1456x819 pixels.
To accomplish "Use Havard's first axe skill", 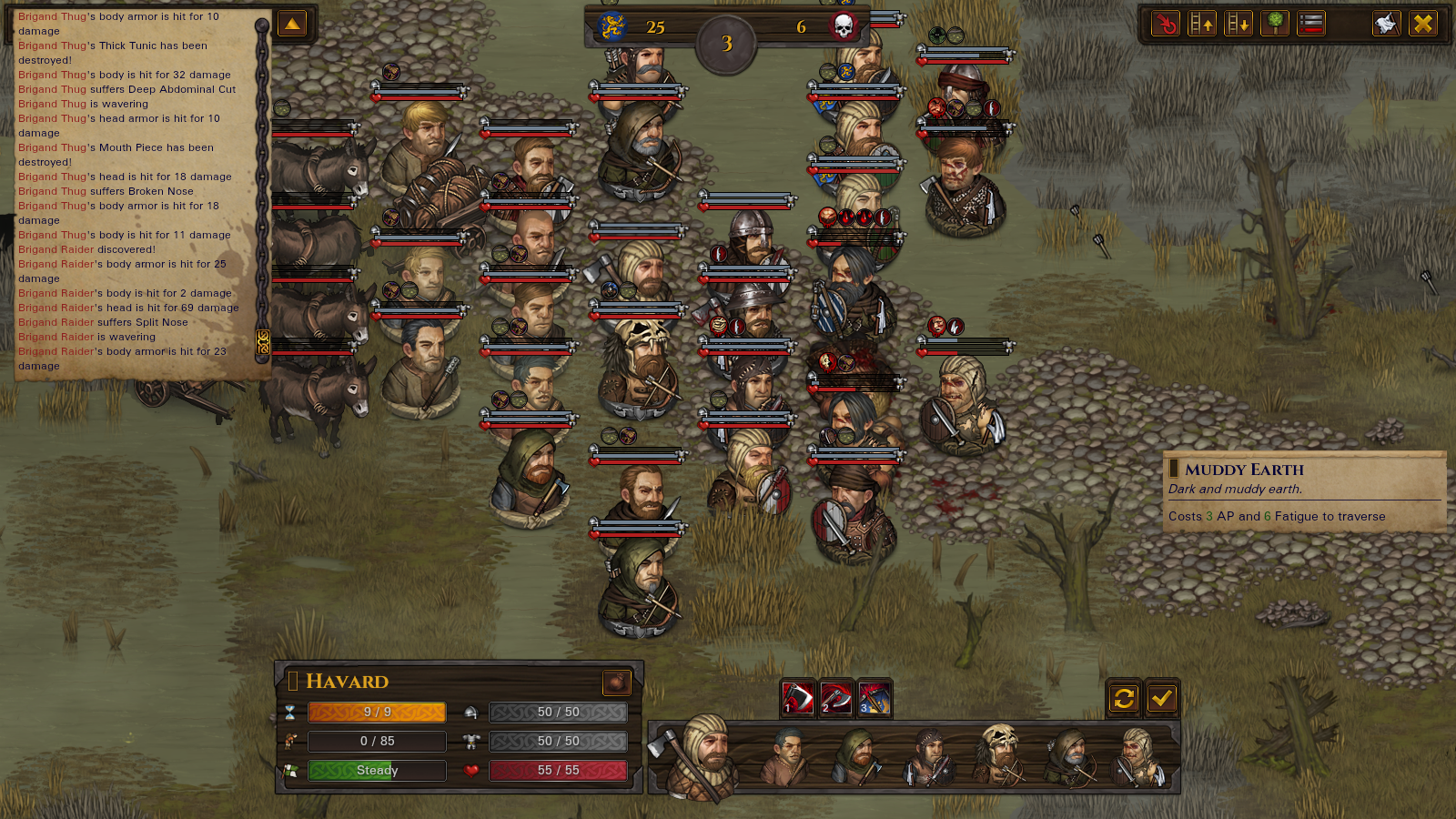I will pyautogui.click(x=798, y=698).
